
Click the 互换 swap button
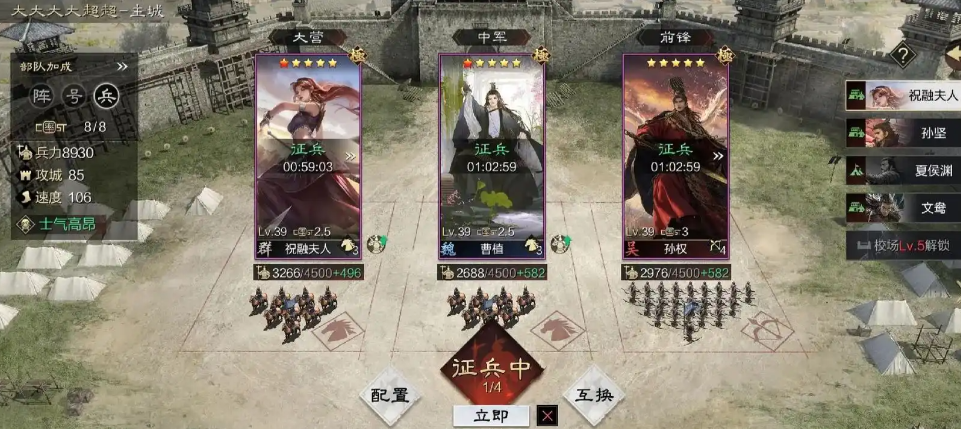point(594,395)
